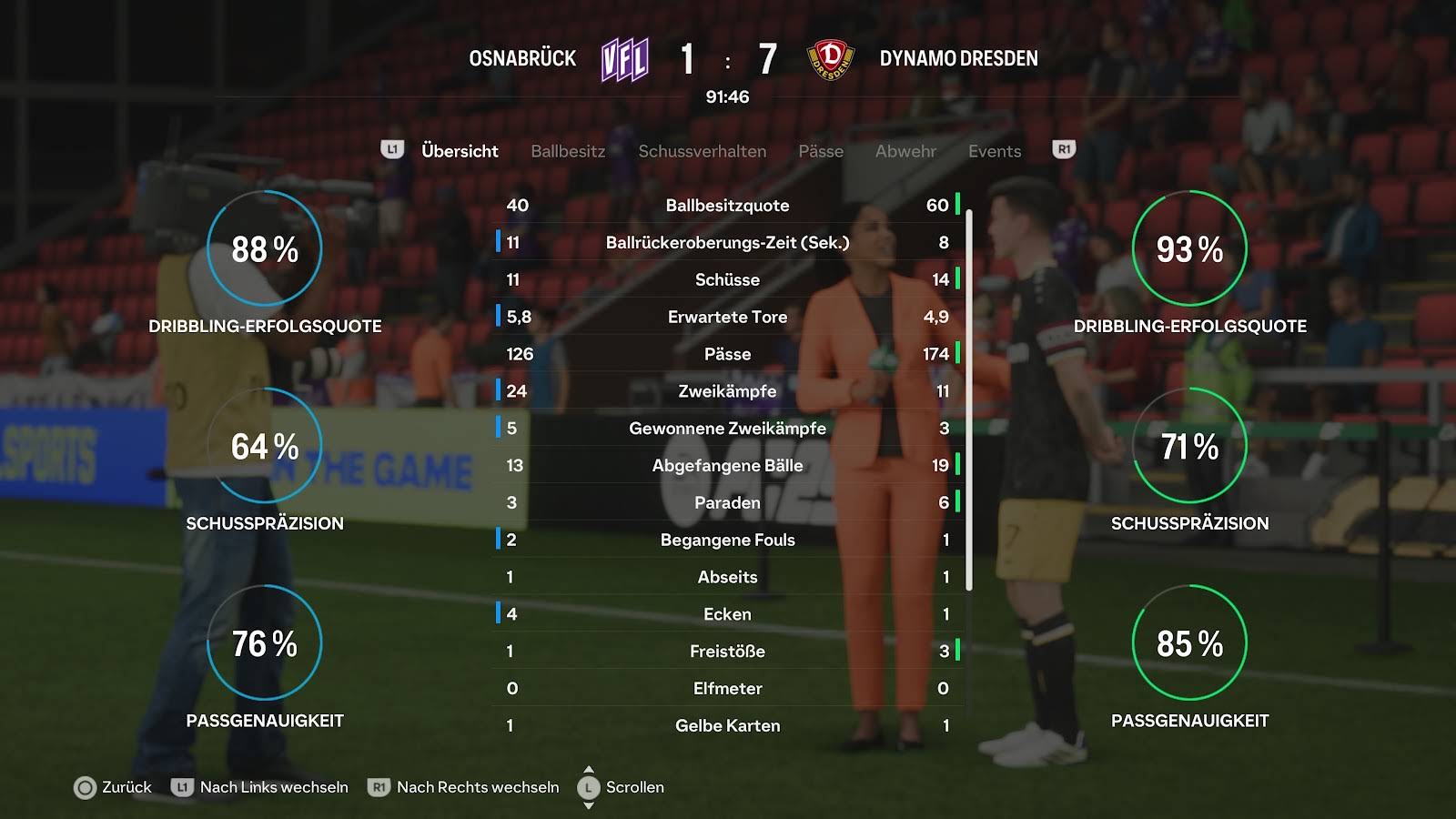Show the Schussverhalten tab
1456x819 pixels.
[x=702, y=151]
